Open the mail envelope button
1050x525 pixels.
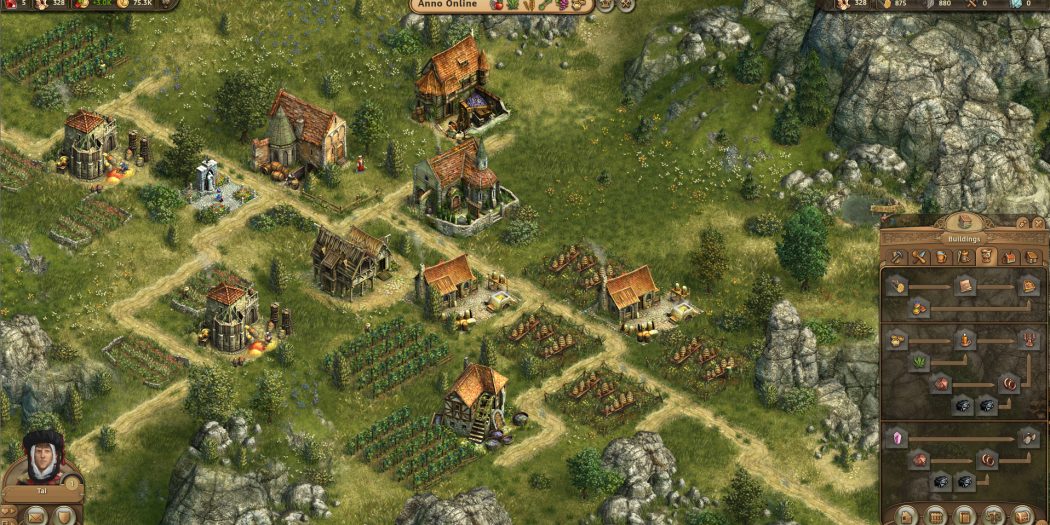tap(37, 516)
